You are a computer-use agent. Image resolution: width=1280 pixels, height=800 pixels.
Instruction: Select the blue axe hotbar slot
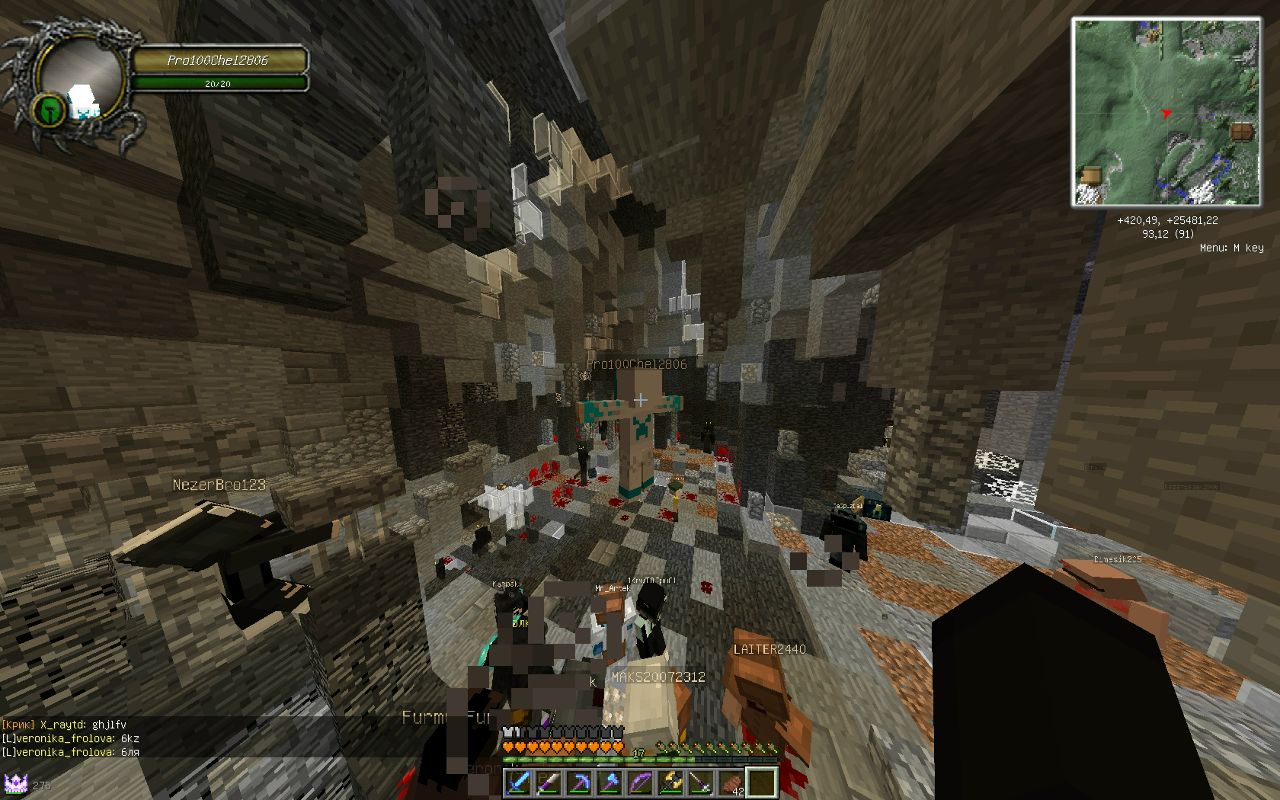[609, 782]
